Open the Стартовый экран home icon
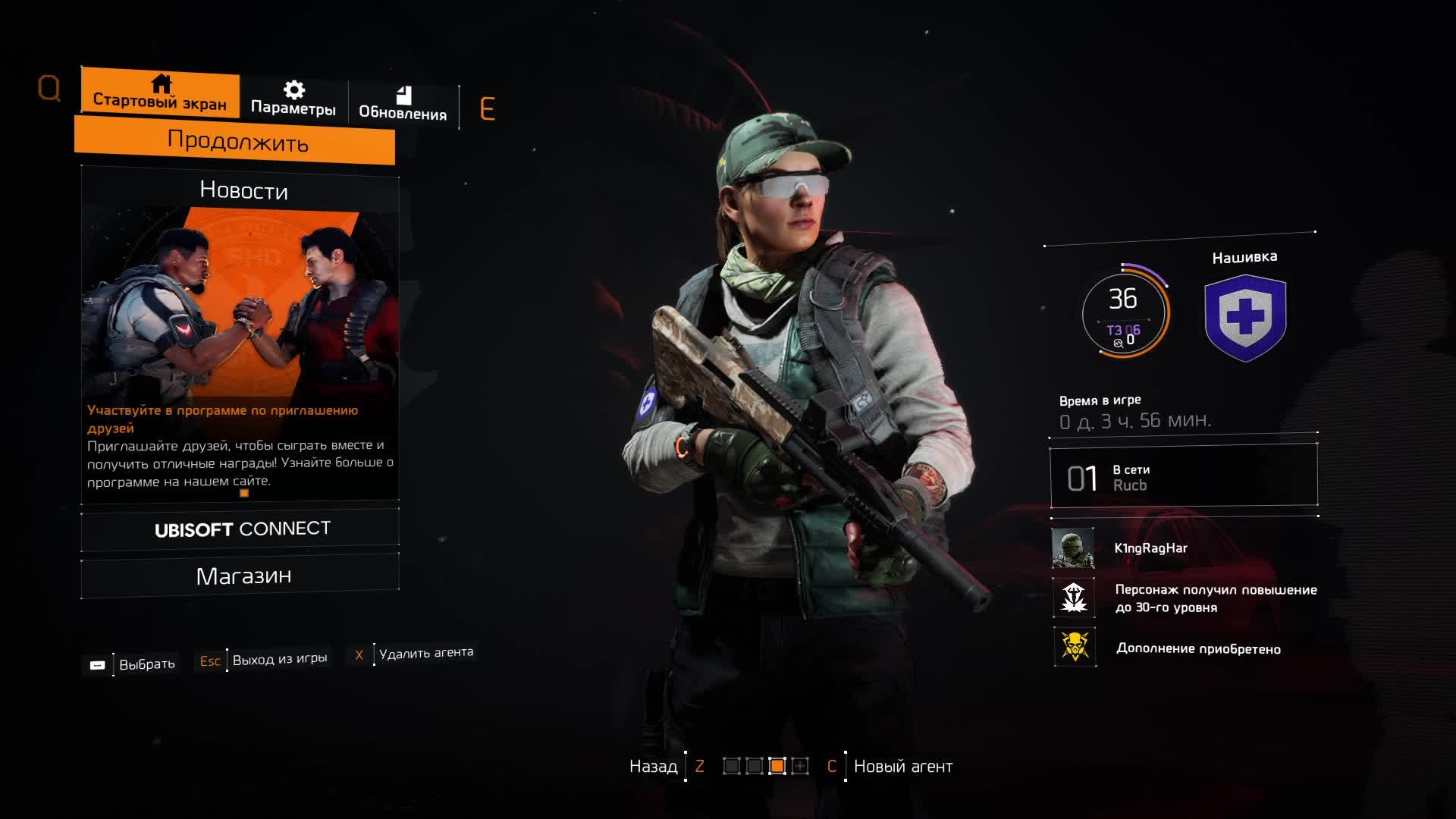This screenshot has width=1456, height=819. tap(162, 83)
